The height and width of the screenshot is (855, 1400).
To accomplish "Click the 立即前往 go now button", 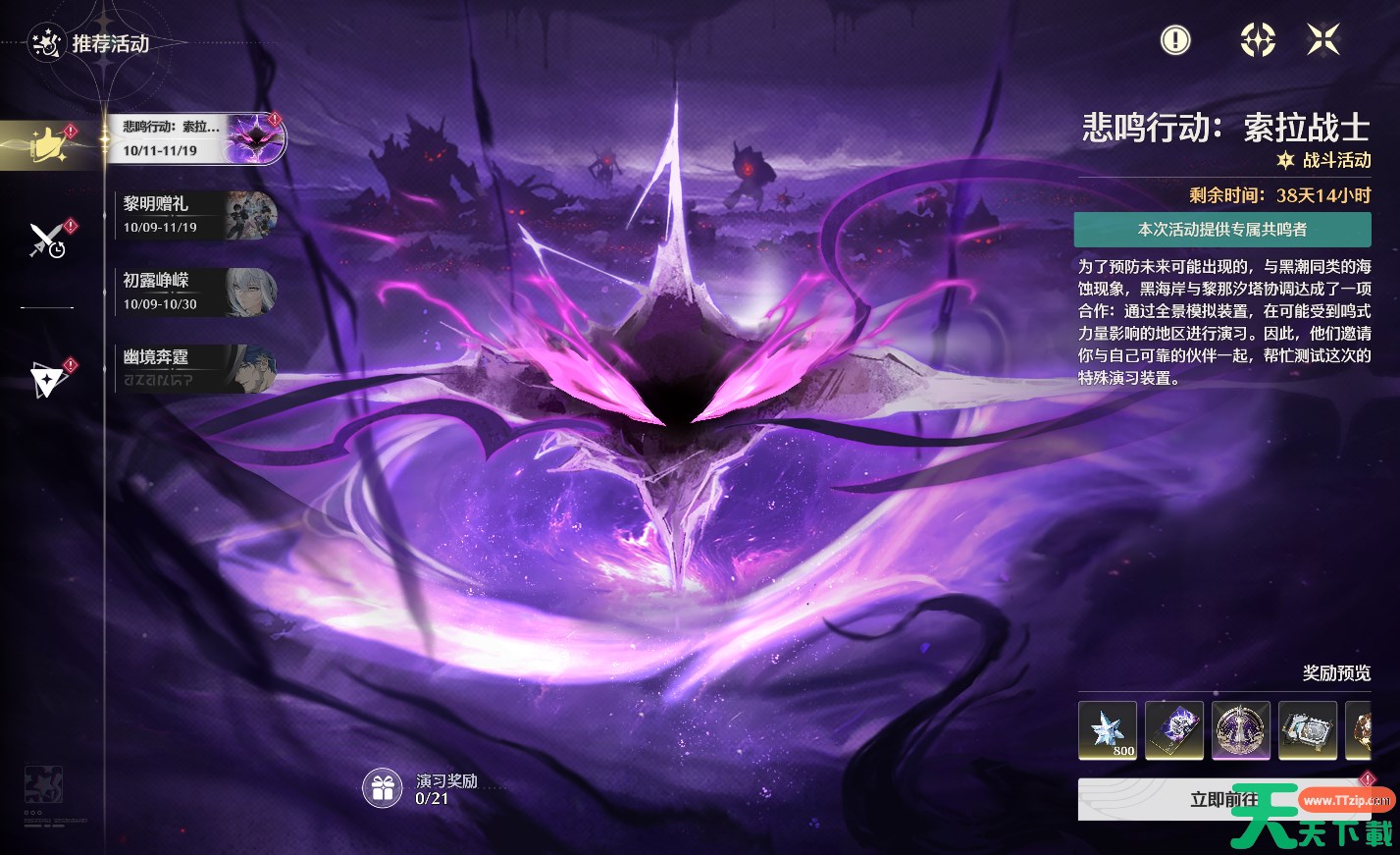I will pos(1223,800).
